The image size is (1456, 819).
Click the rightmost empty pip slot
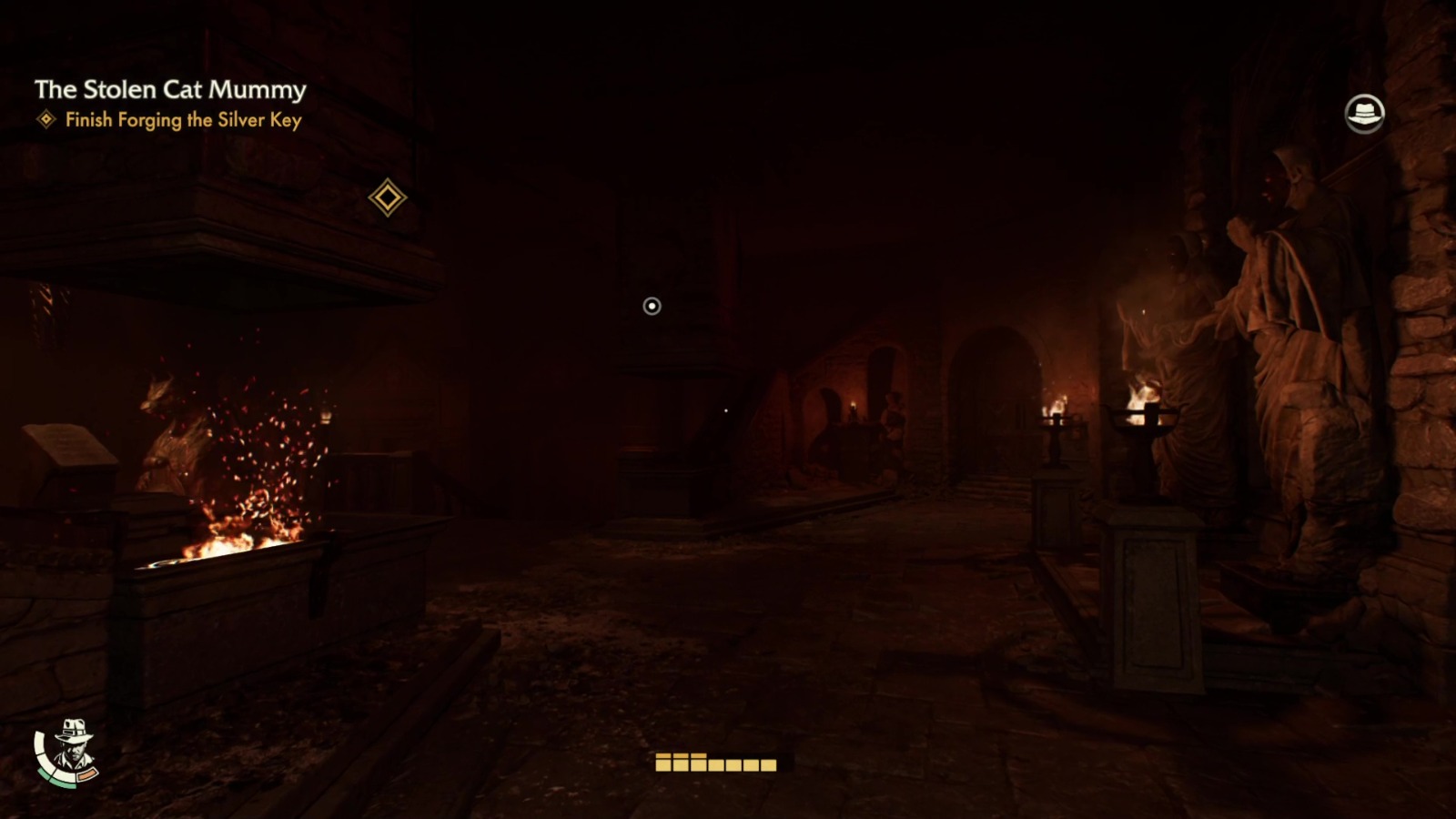click(767, 766)
